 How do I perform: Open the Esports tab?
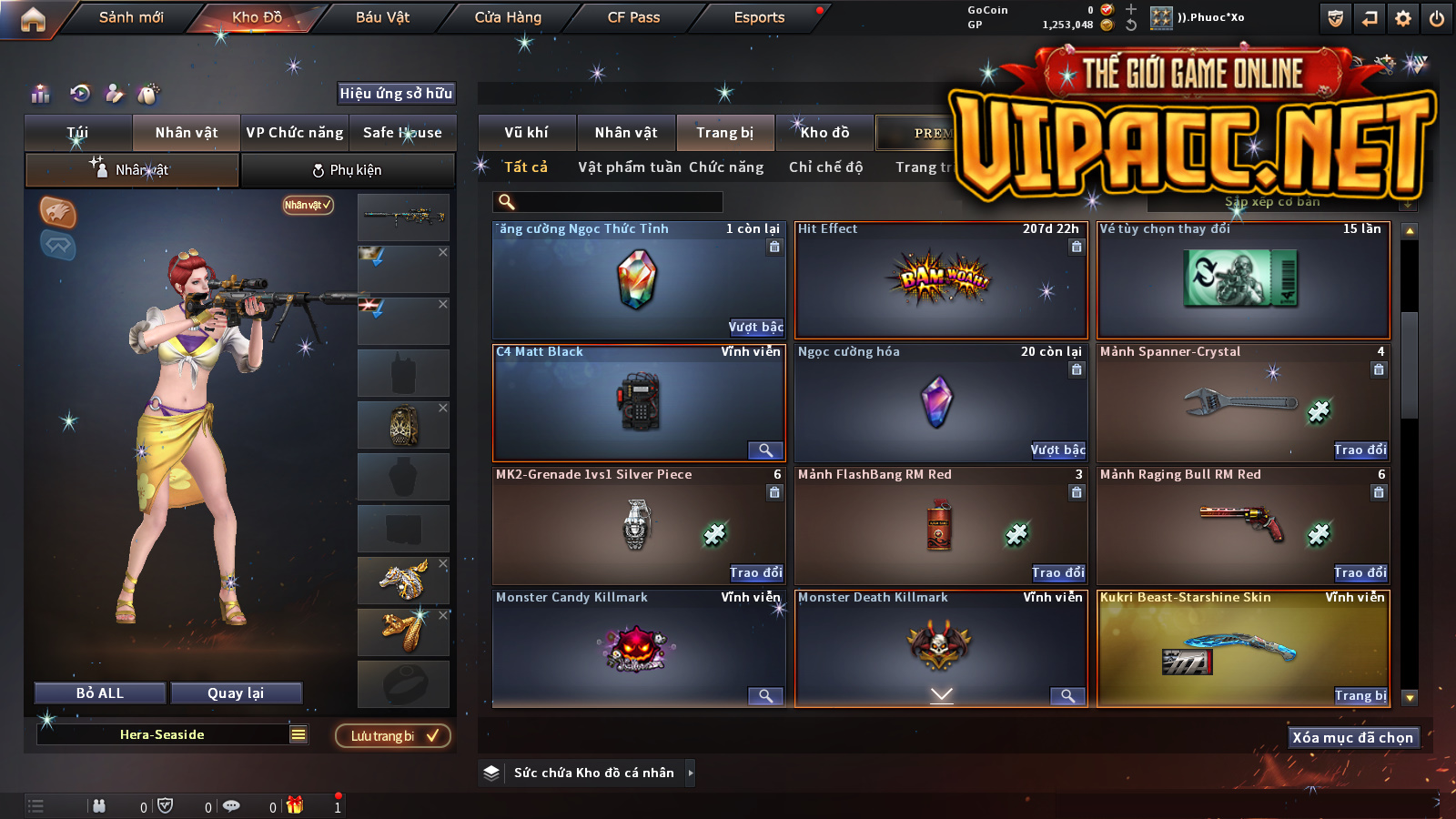coord(759,17)
